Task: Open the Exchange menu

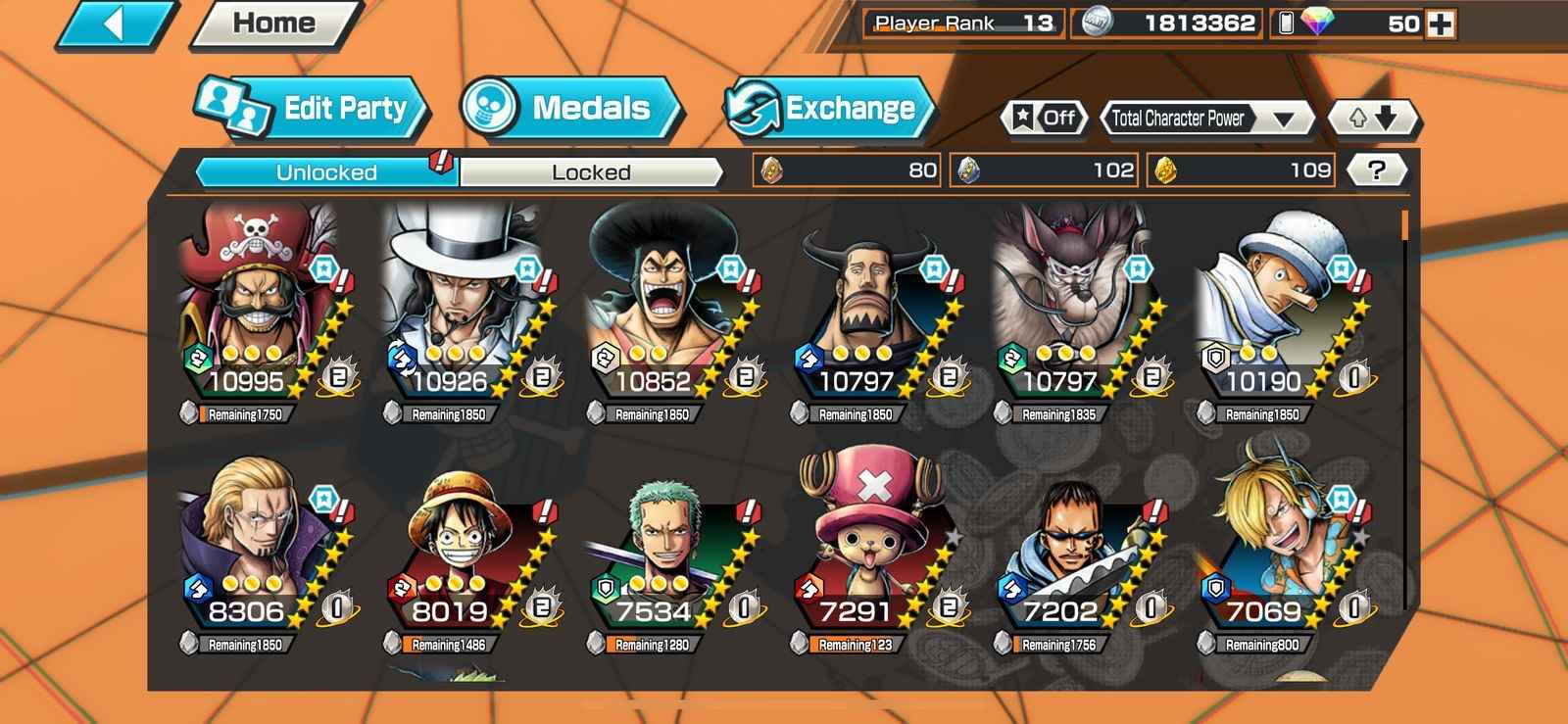Action: [x=833, y=108]
